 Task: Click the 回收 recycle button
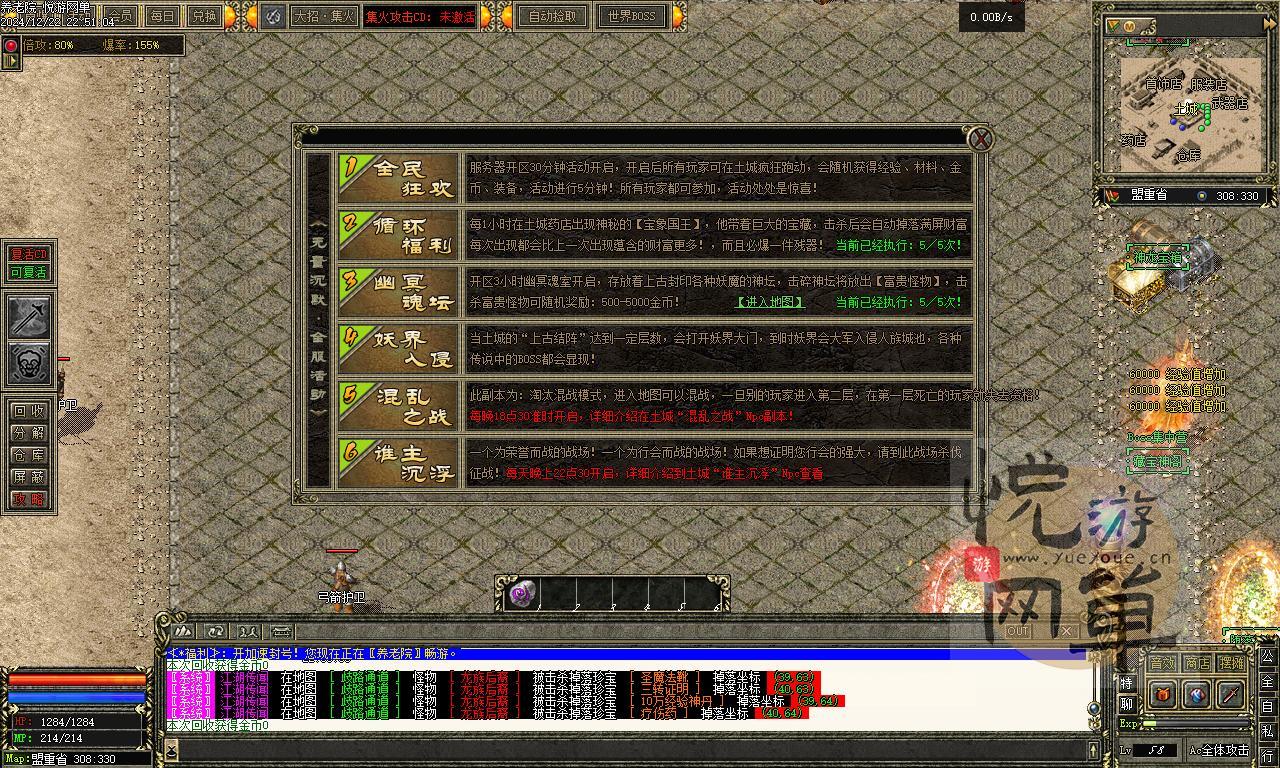[29, 411]
